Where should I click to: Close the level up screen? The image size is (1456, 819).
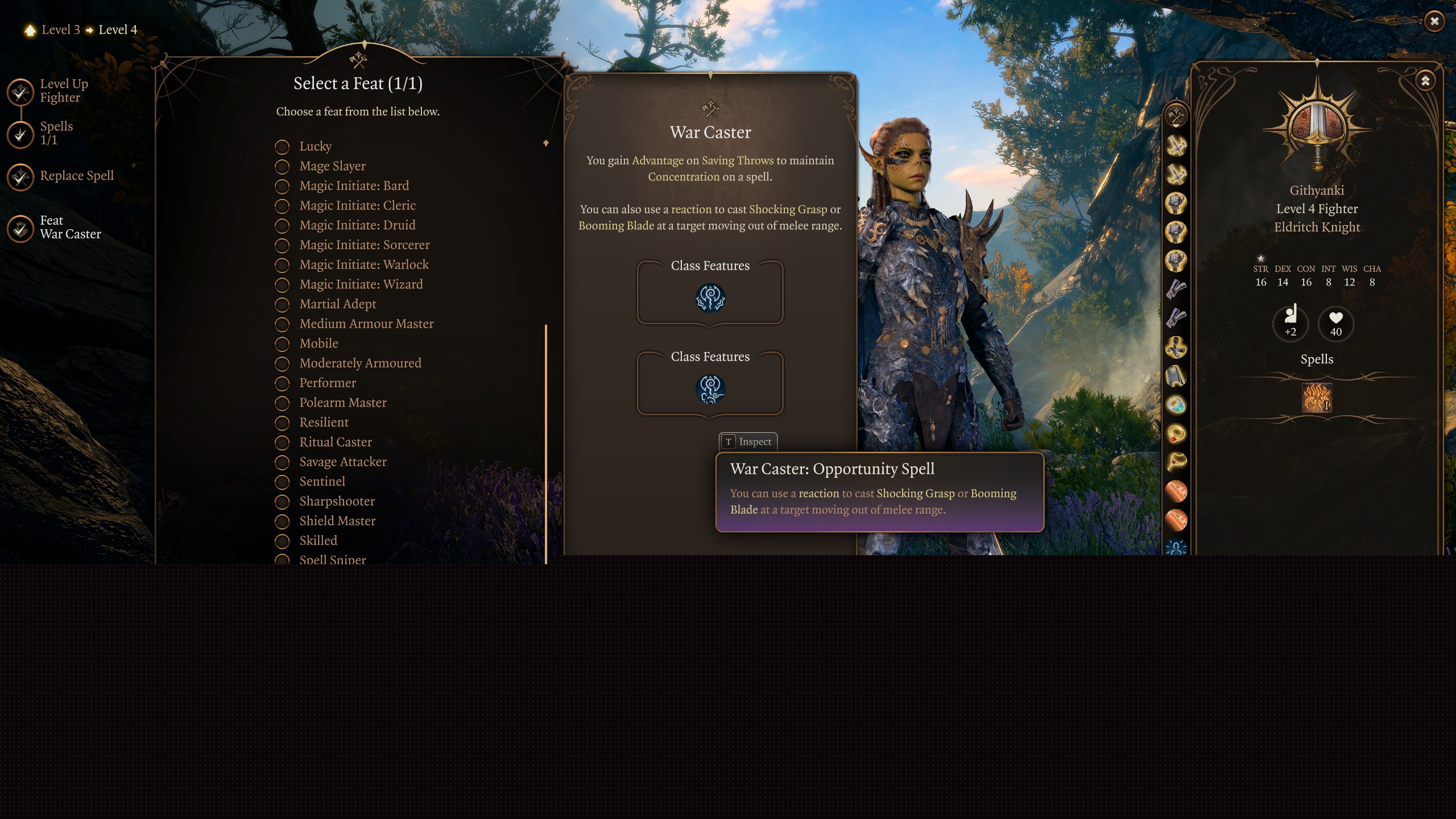click(x=1434, y=22)
